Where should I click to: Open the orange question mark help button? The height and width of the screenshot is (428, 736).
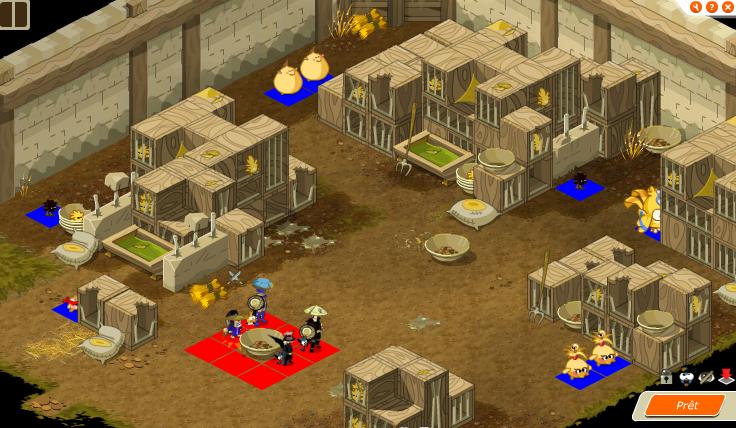[x=711, y=7]
